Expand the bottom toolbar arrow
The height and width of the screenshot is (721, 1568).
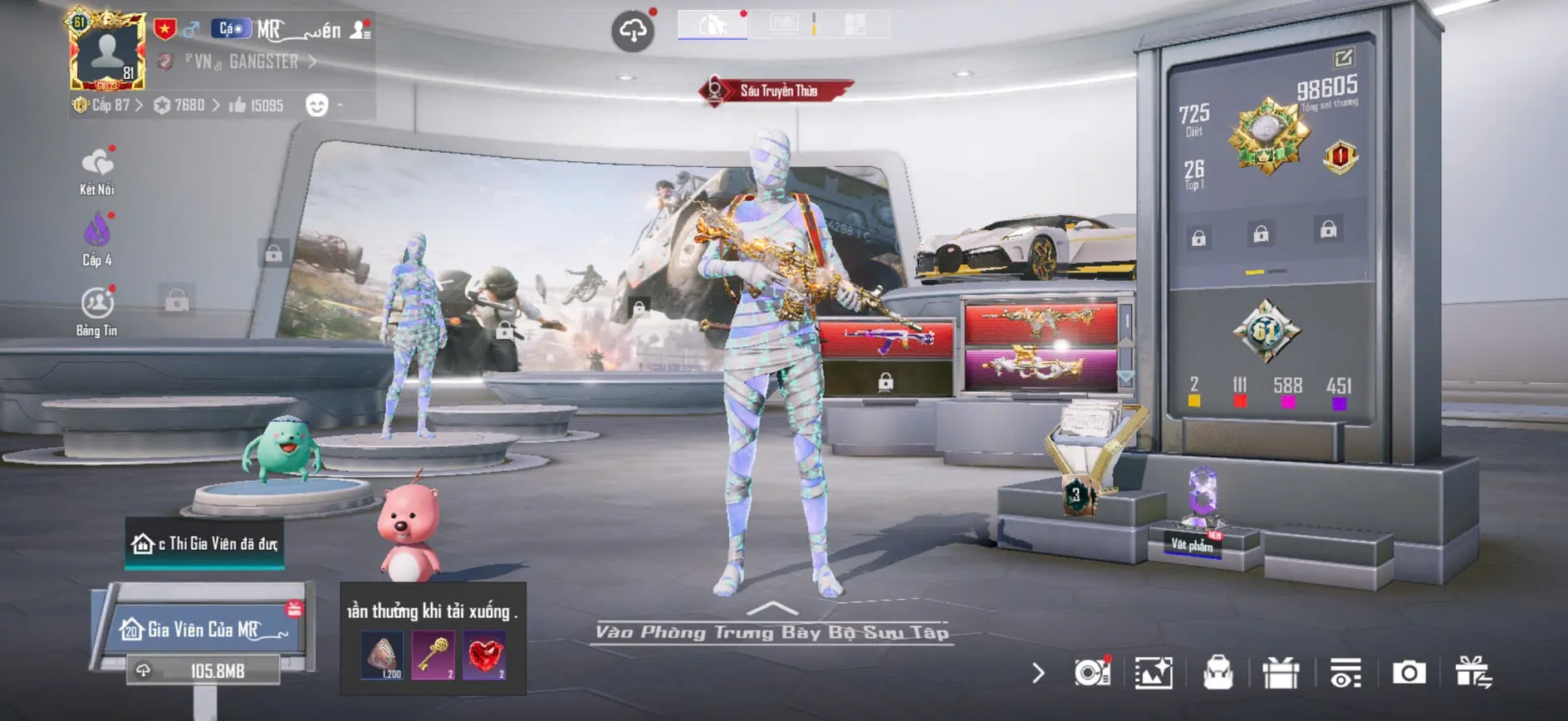click(x=1038, y=673)
